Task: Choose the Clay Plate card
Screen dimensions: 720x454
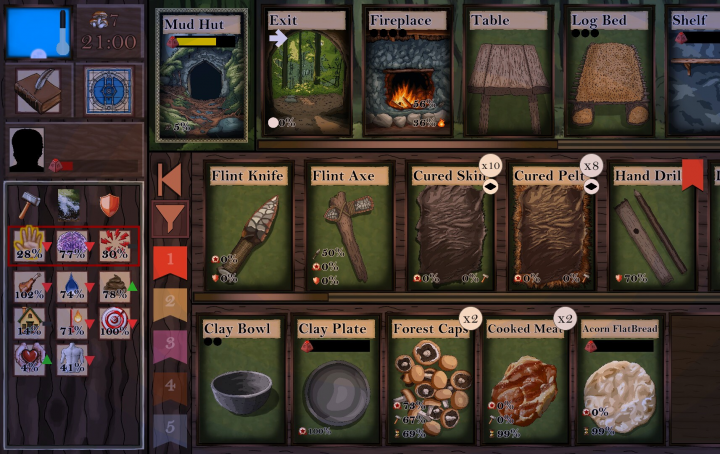Action: (x=335, y=380)
